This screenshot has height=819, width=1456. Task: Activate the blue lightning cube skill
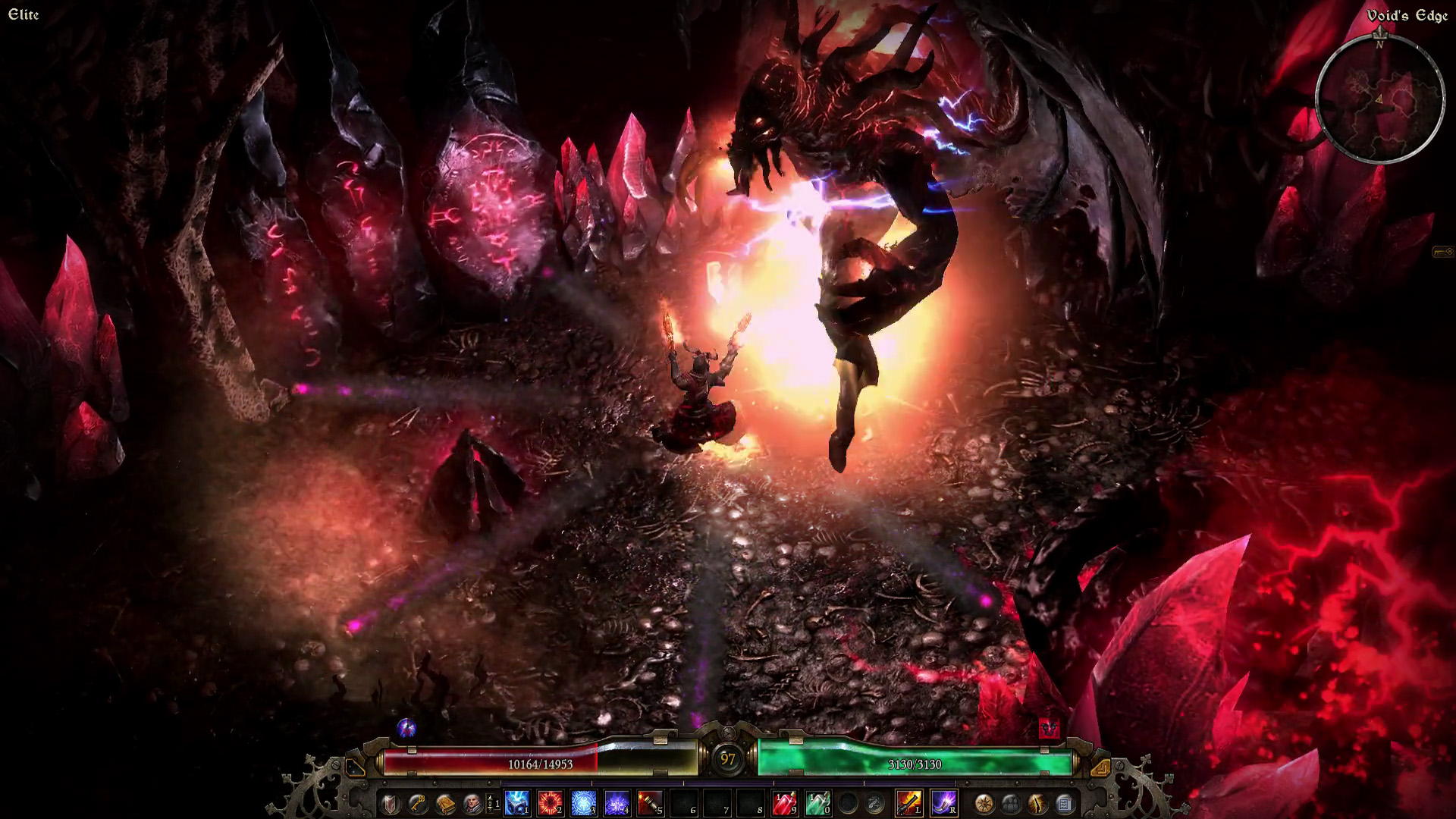(x=517, y=803)
